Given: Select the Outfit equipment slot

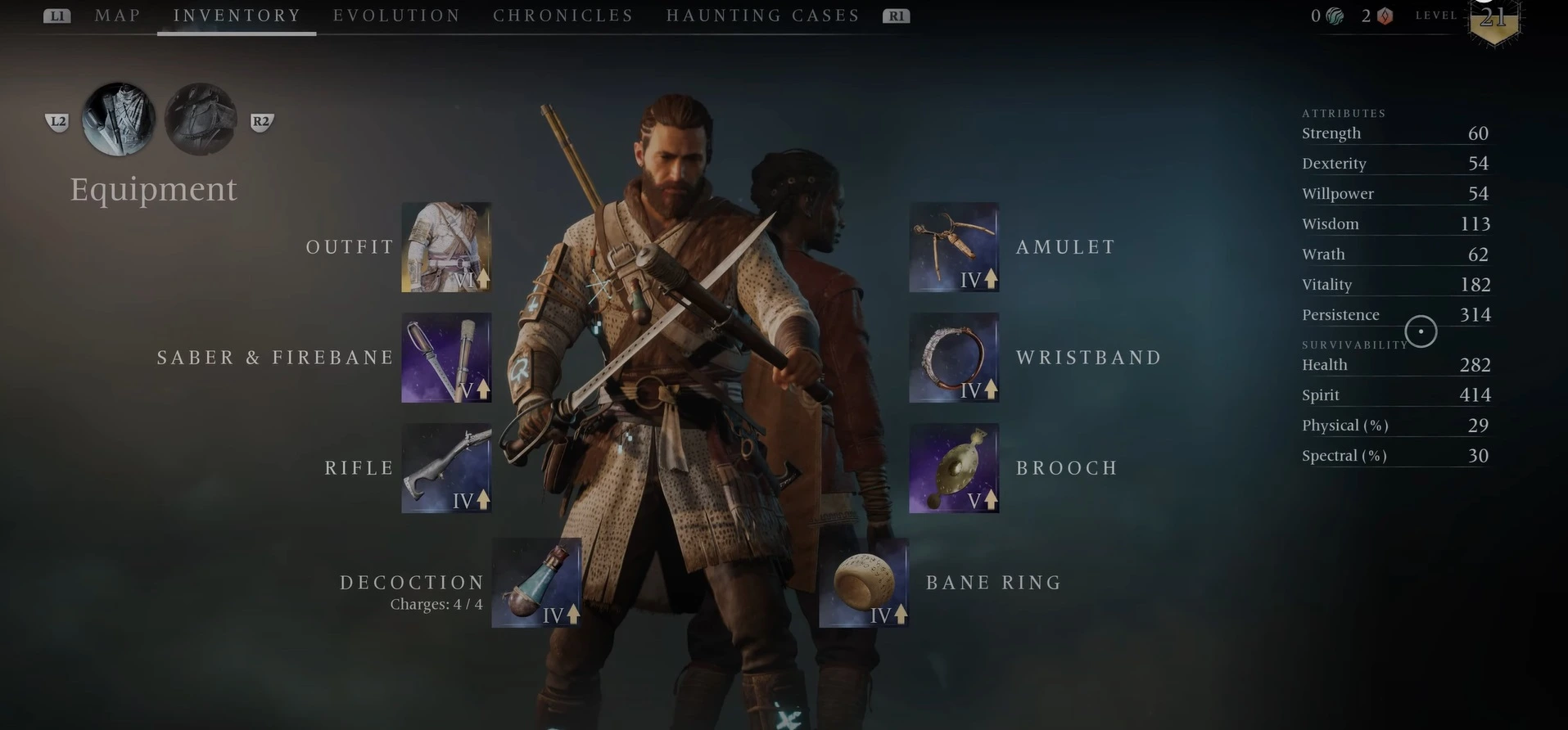Looking at the screenshot, I should coord(446,247).
